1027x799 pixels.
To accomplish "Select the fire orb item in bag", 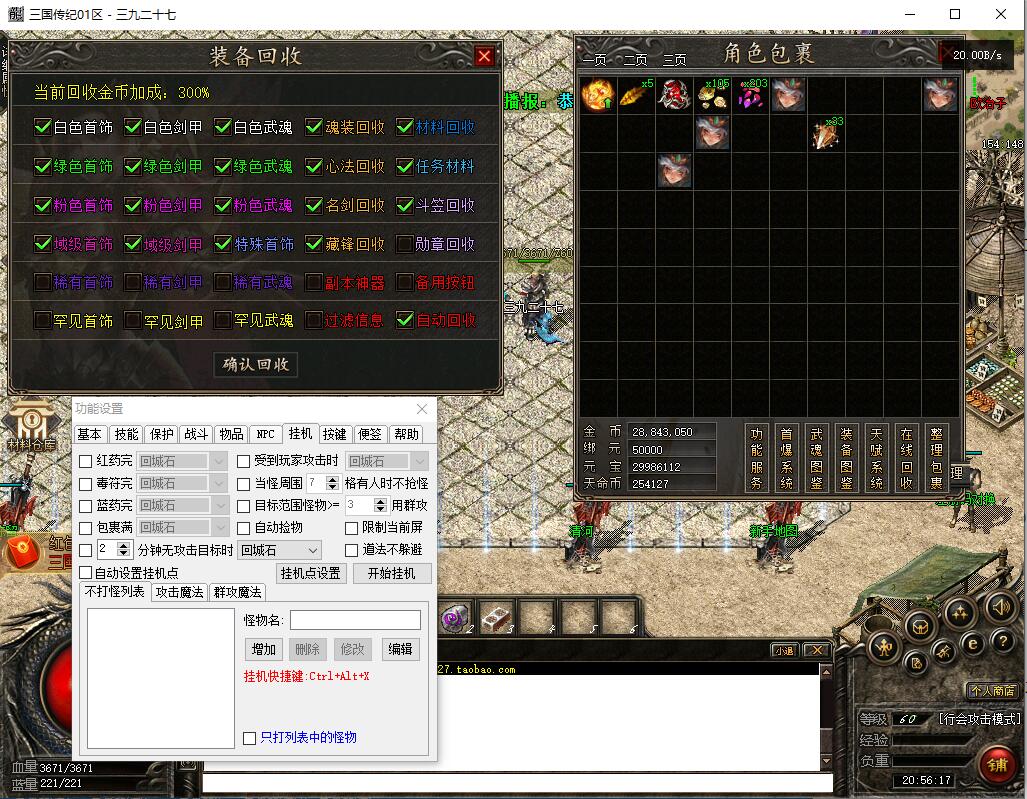I will pos(597,96).
